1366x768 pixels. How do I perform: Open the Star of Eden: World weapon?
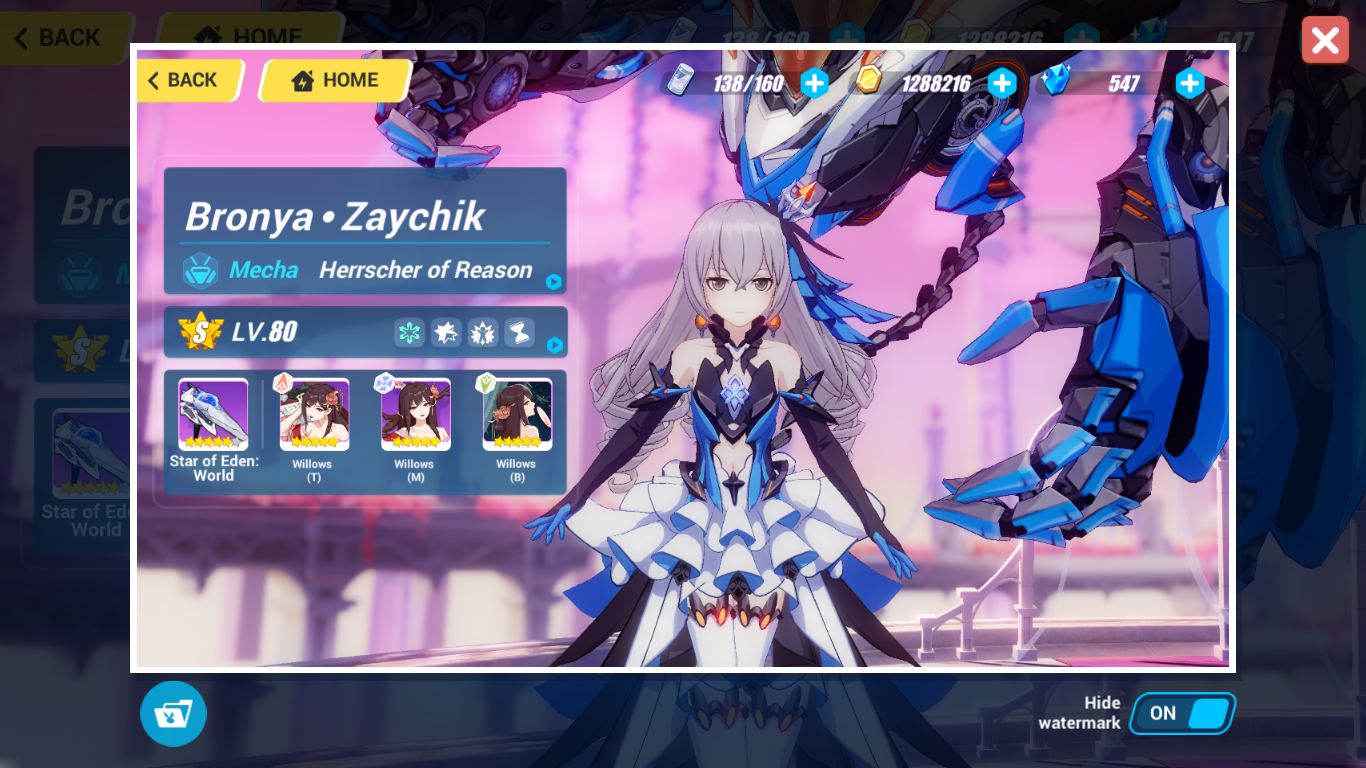click(212, 413)
